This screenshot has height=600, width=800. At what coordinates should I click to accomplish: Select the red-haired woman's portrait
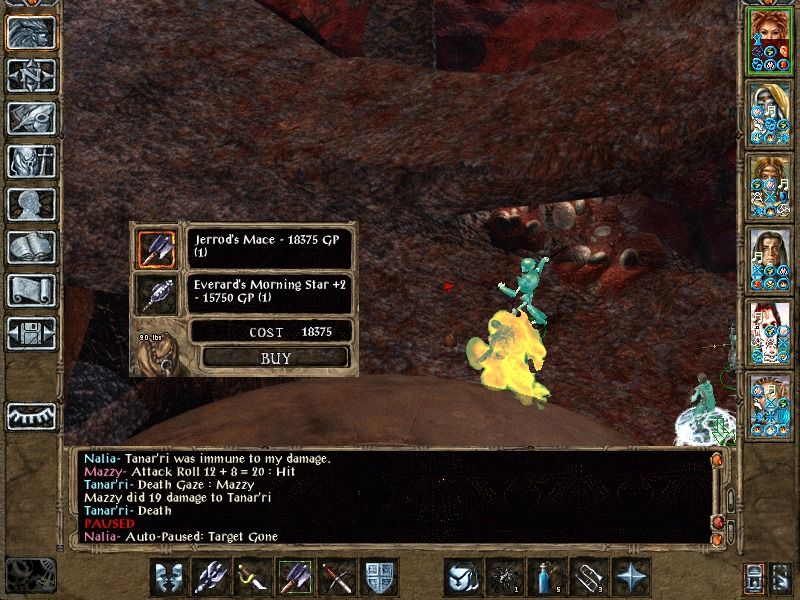[767, 42]
